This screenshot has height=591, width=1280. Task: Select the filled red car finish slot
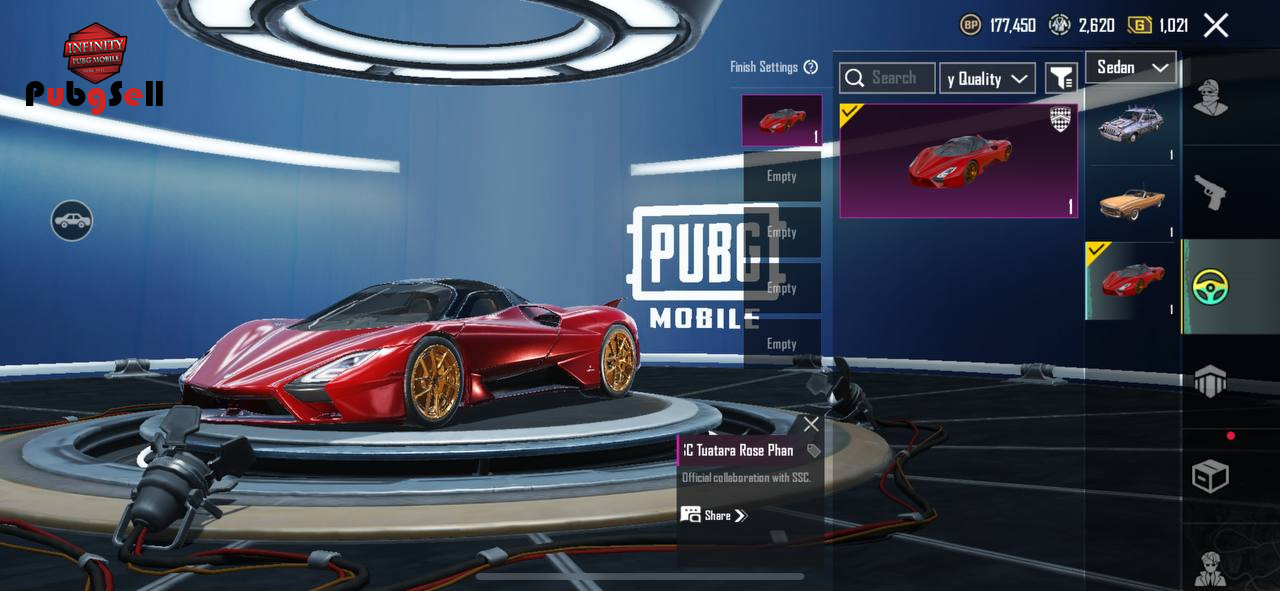coord(781,121)
